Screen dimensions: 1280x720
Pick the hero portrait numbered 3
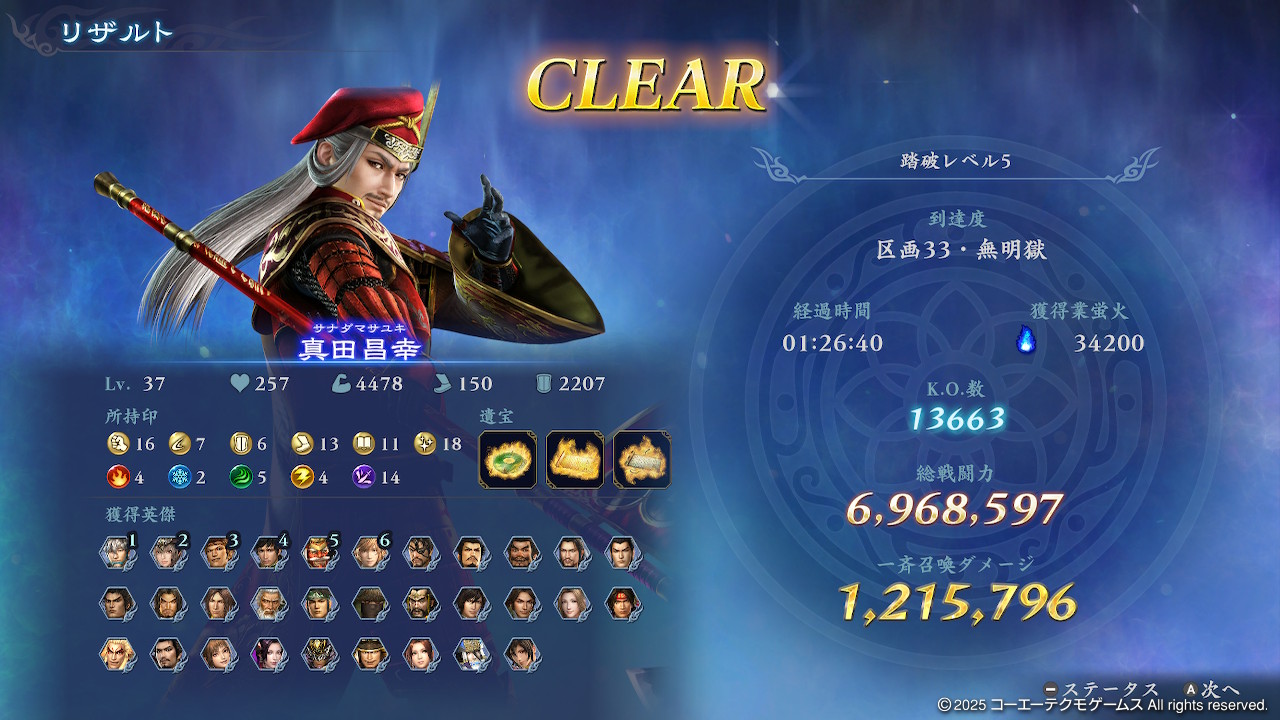coord(218,552)
